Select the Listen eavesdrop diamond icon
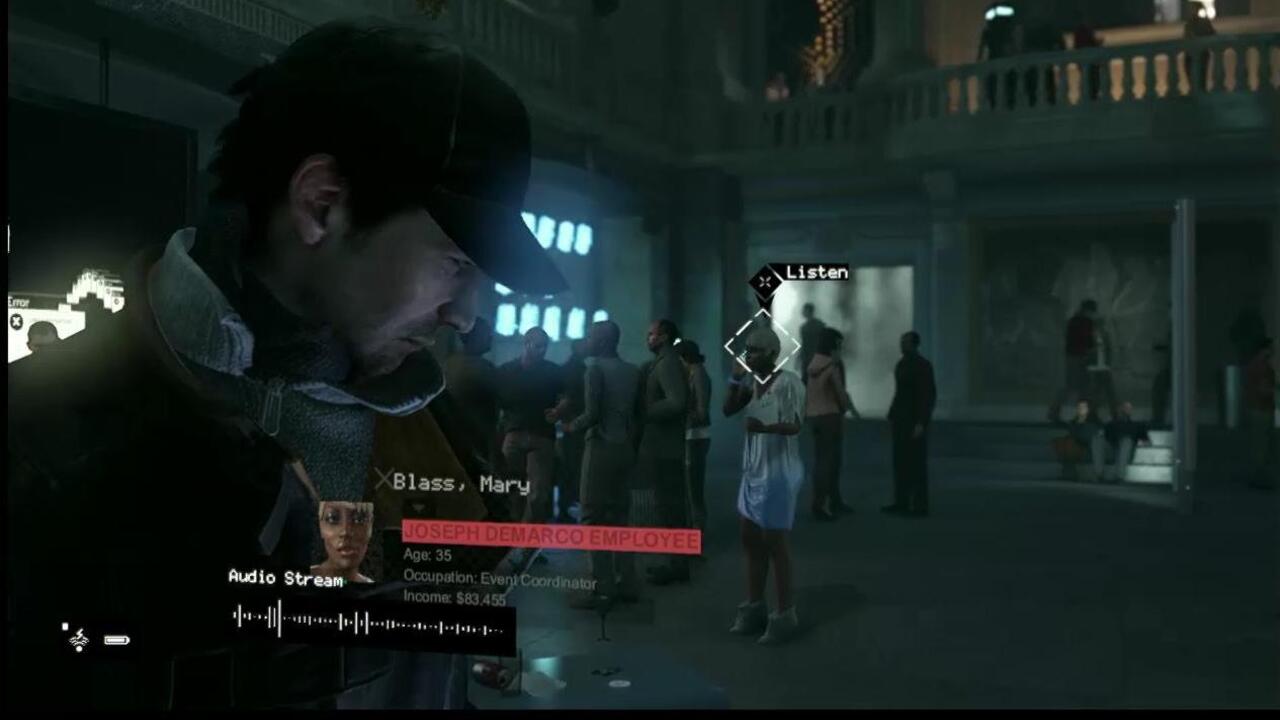 pos(763,281)
